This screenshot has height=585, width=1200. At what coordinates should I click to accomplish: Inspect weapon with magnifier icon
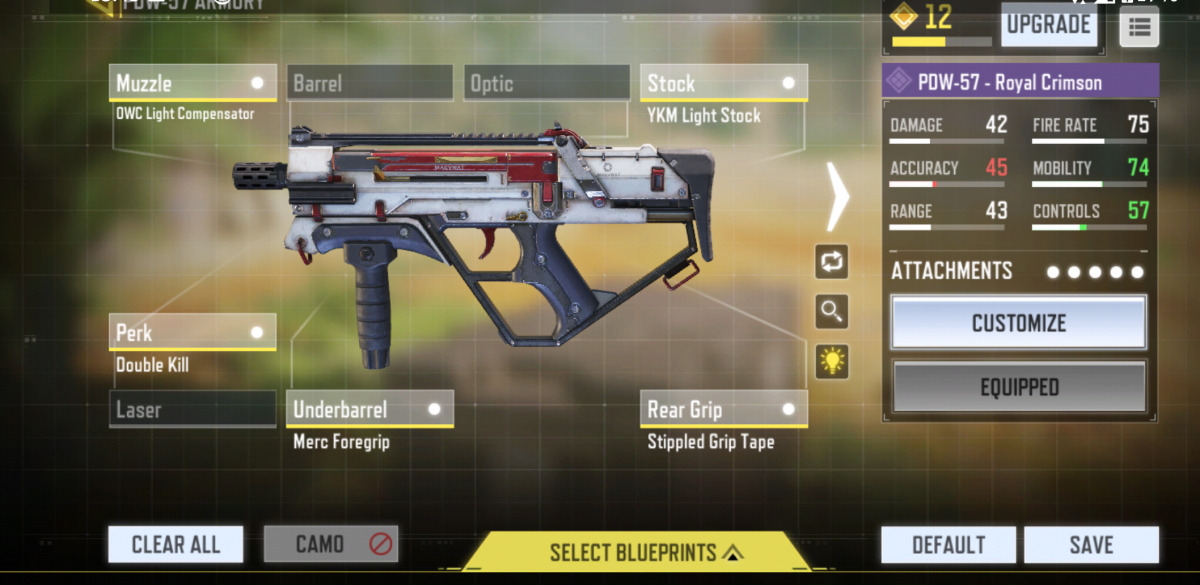(832, 312)
